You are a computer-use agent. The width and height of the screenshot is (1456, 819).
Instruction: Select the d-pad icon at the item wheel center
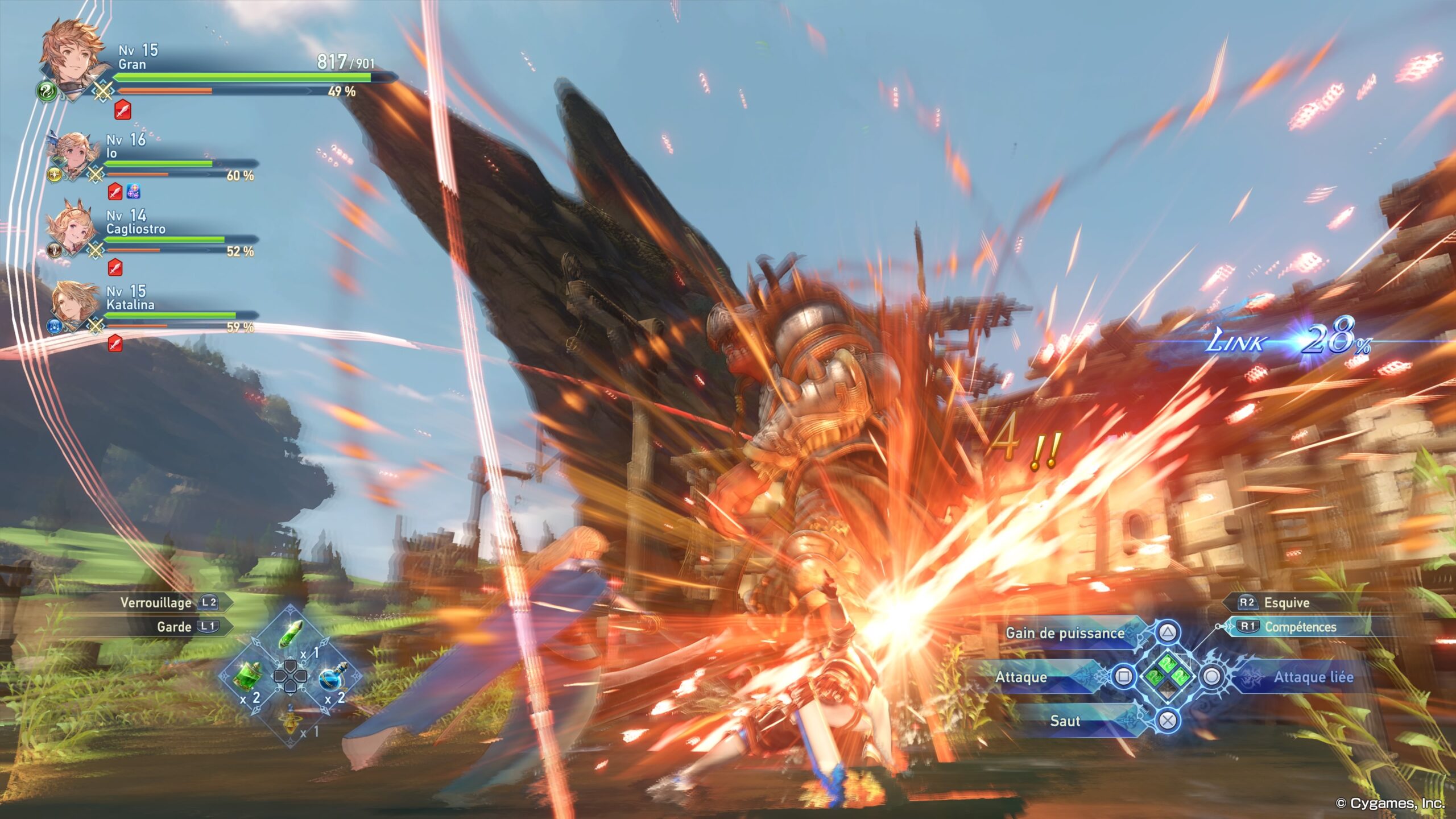(x=291, y=676)
